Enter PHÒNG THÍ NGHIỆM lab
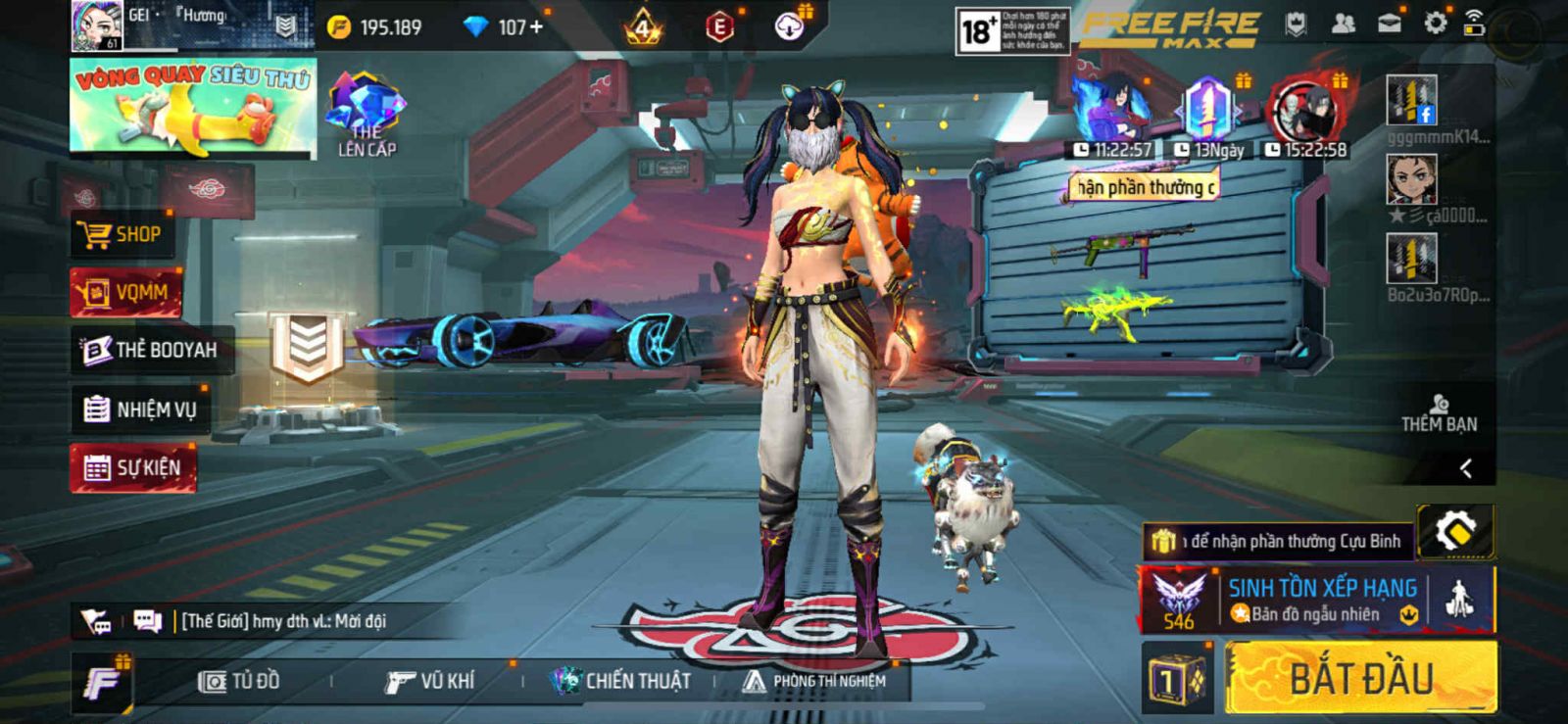 [x=814, y=681]
